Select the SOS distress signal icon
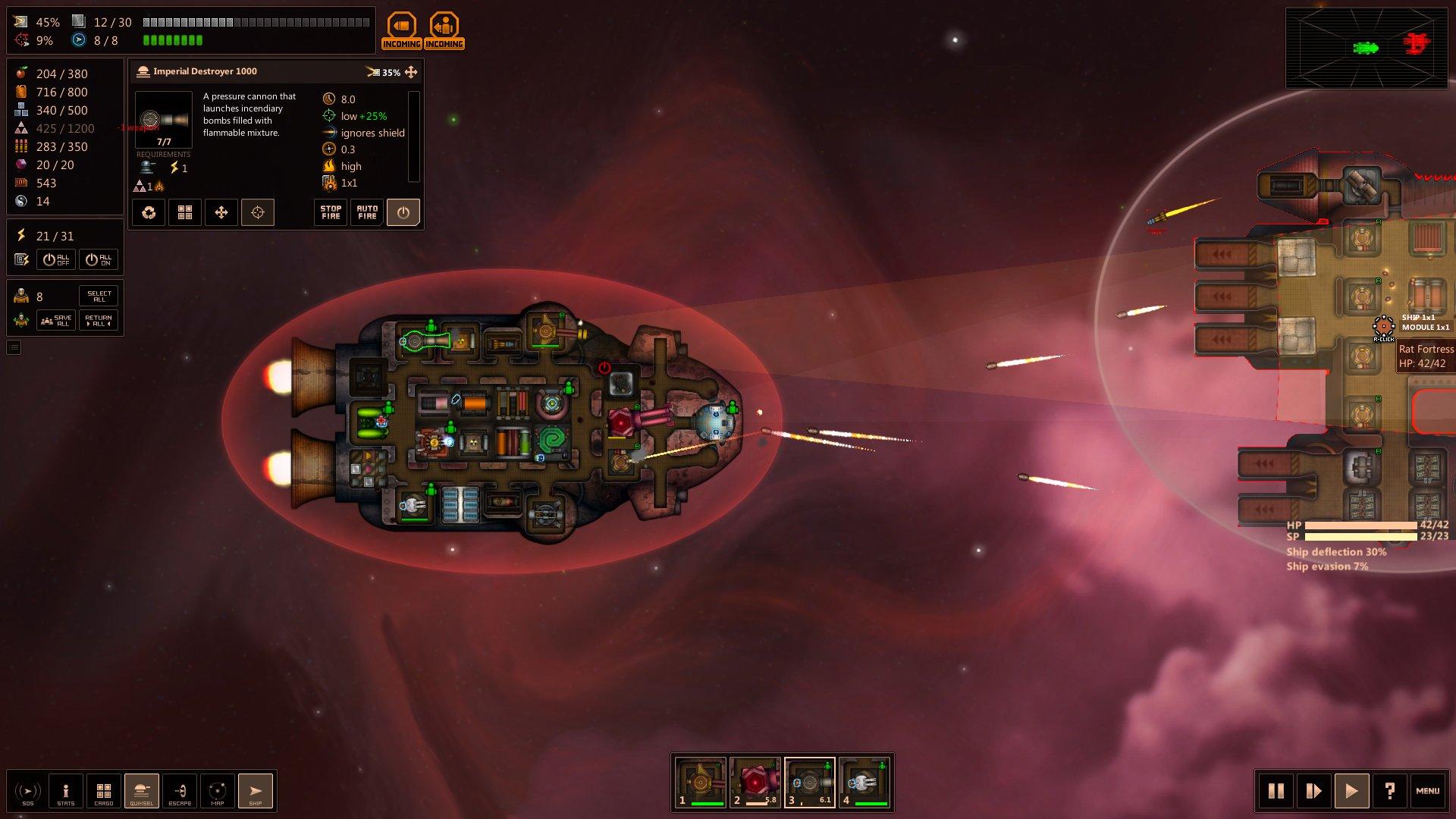The height and width of the screenshot is (819, 1456). coord(29,791)
